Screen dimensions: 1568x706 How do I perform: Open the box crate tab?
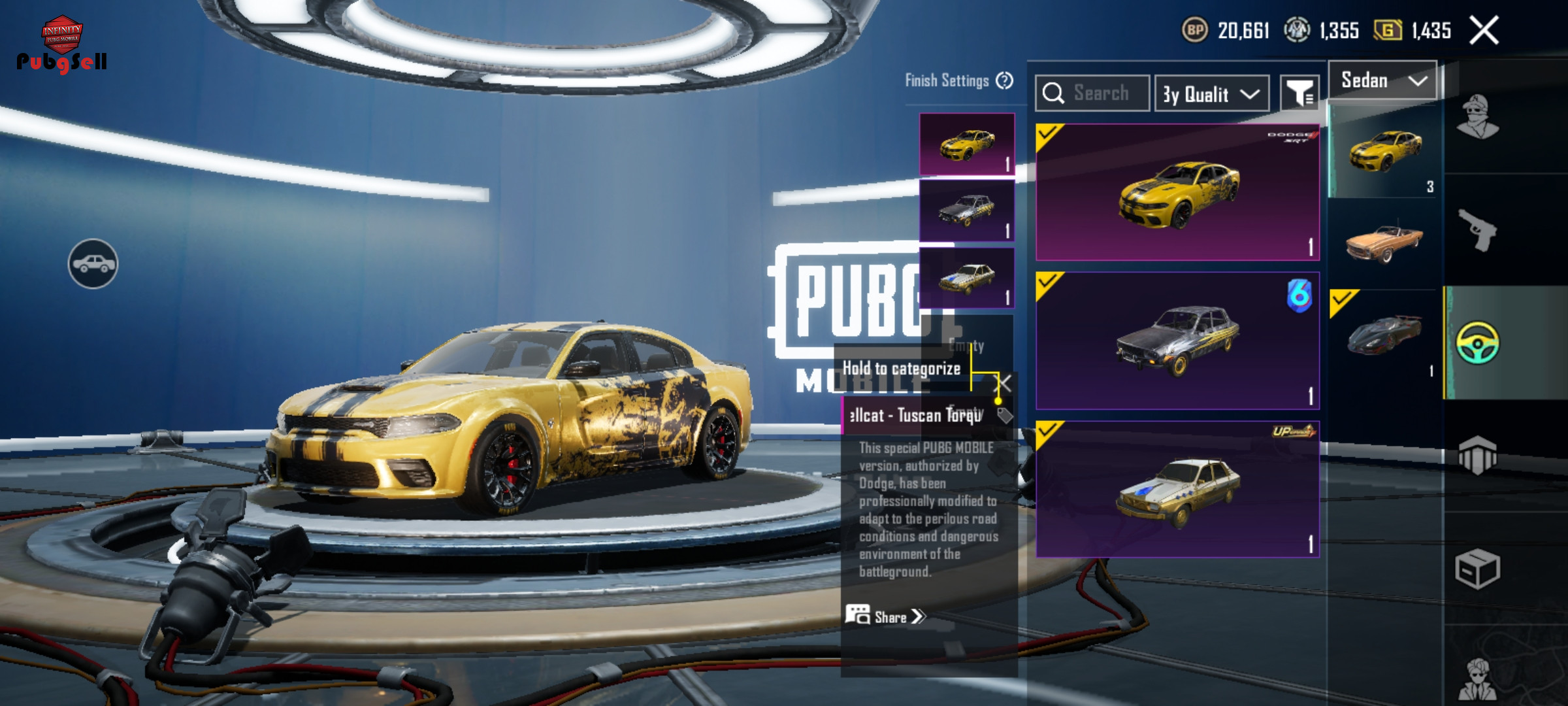tap(1477, 569)
